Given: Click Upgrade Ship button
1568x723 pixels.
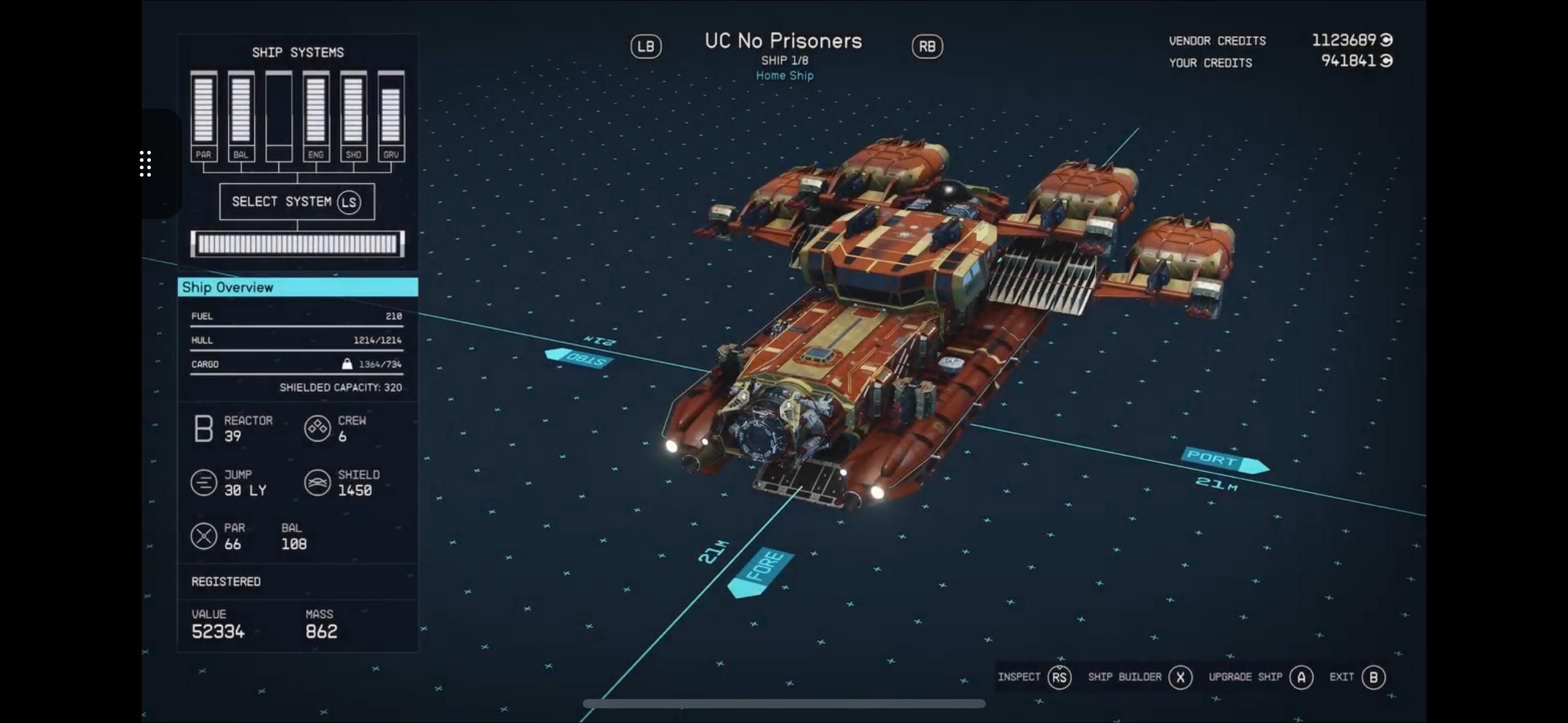Looking at the screenshot, I should [1245, 677].
